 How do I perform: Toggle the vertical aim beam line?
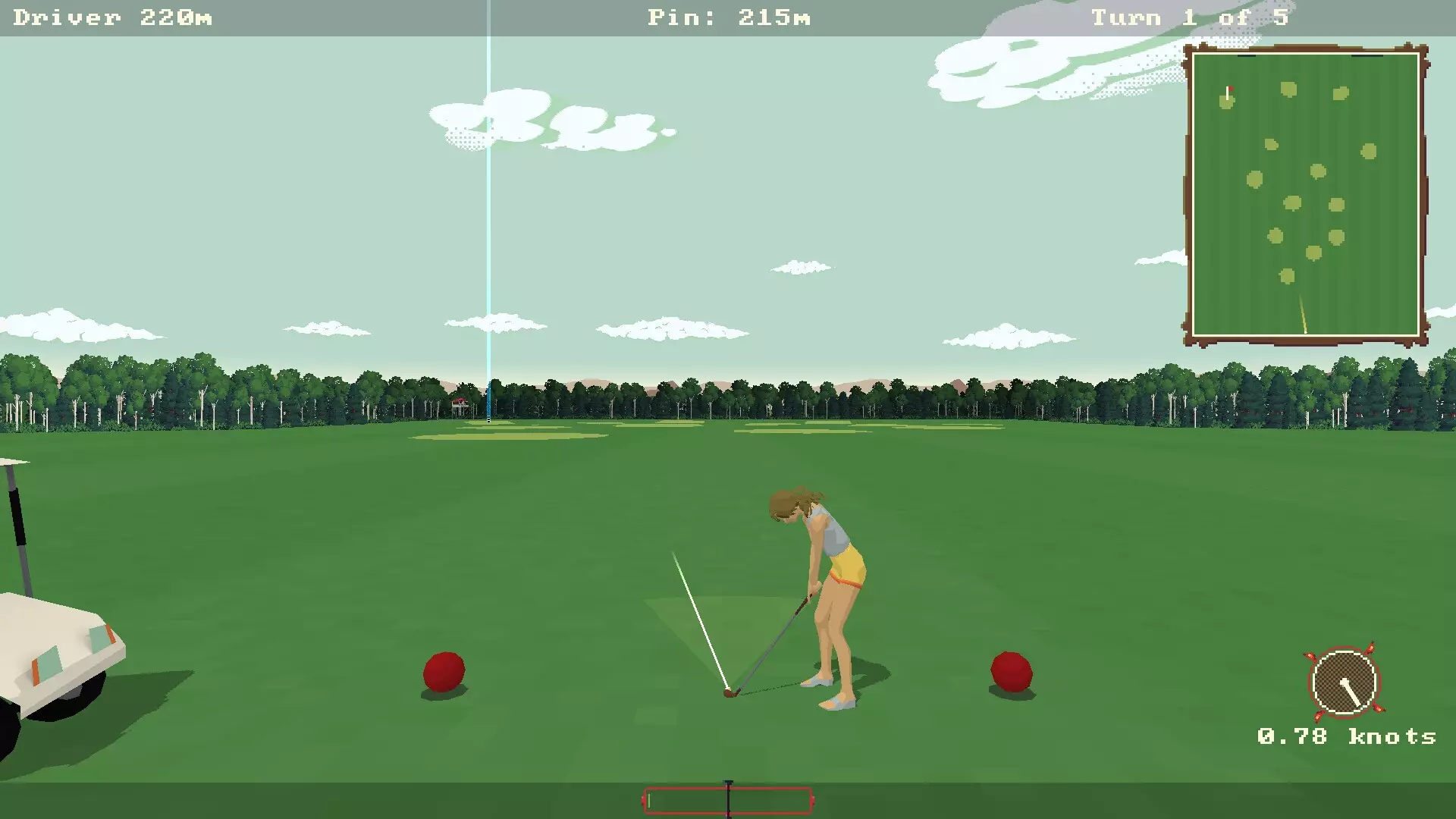(x=488, y=227)
